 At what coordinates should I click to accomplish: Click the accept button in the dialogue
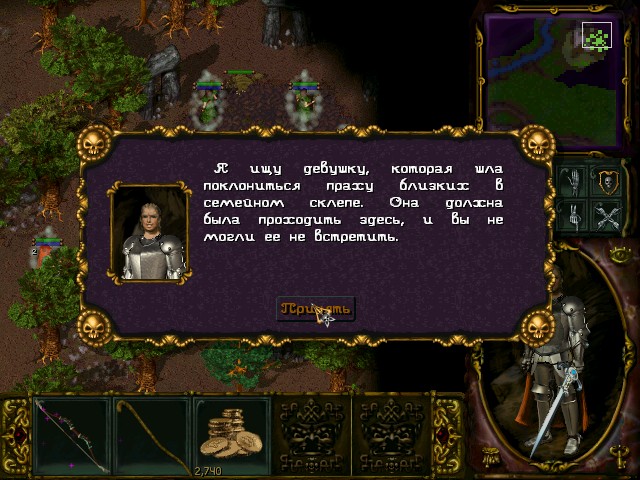pos(315,308)
